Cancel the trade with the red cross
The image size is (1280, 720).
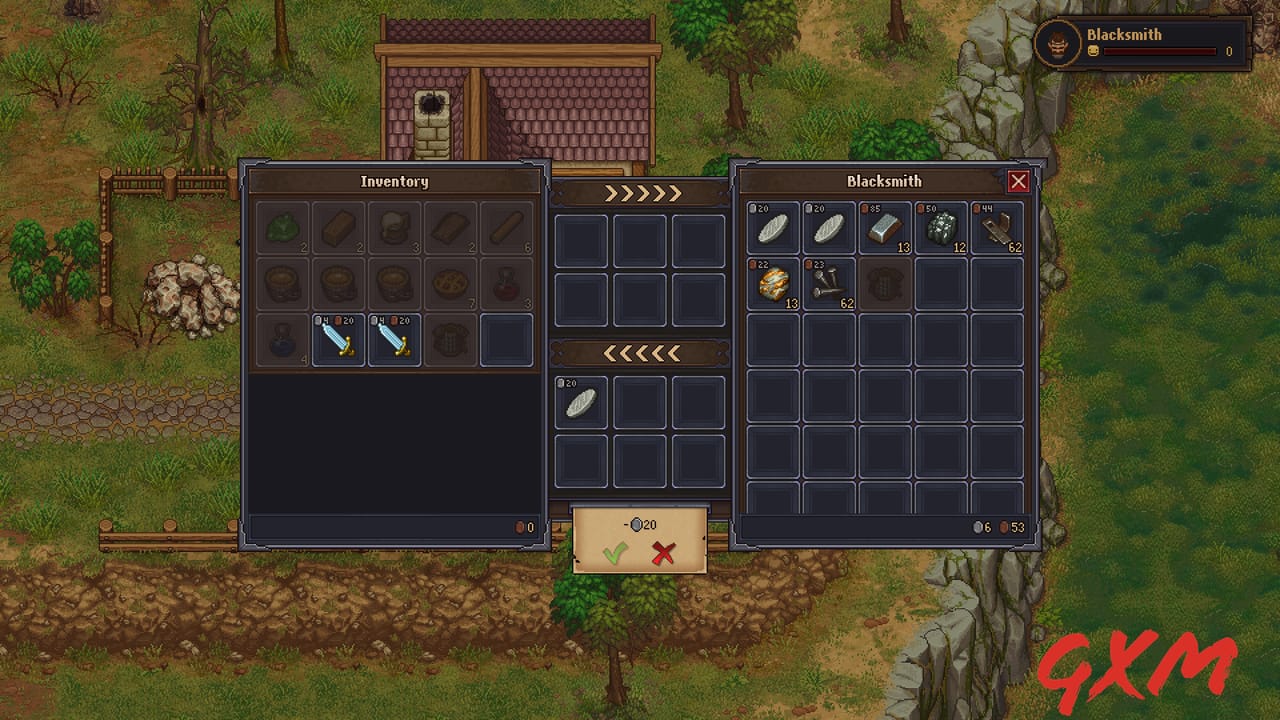pyautogui.click(x=662, y=551)
